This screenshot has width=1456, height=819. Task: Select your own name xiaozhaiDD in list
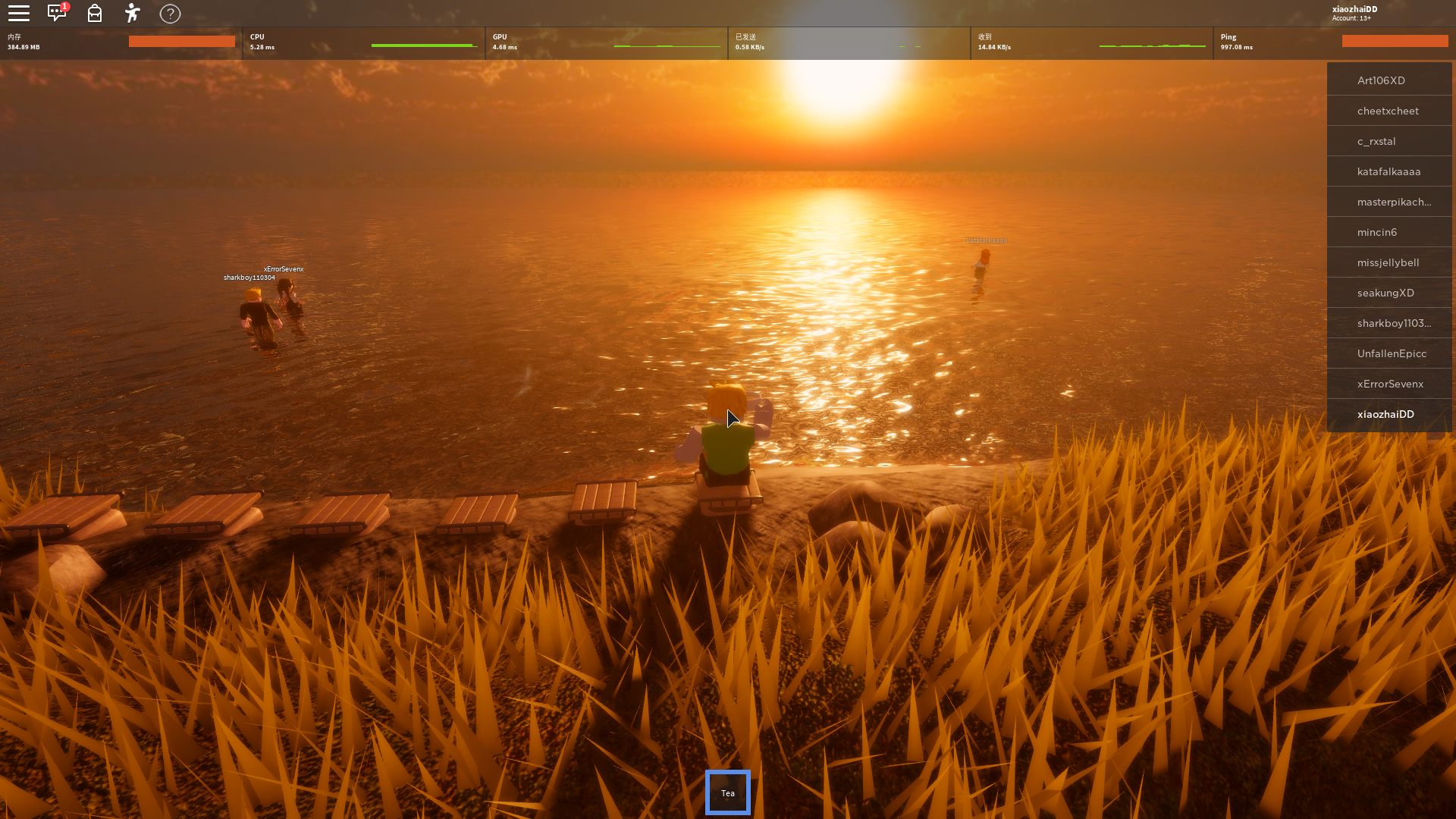[x=1389, y=414]
